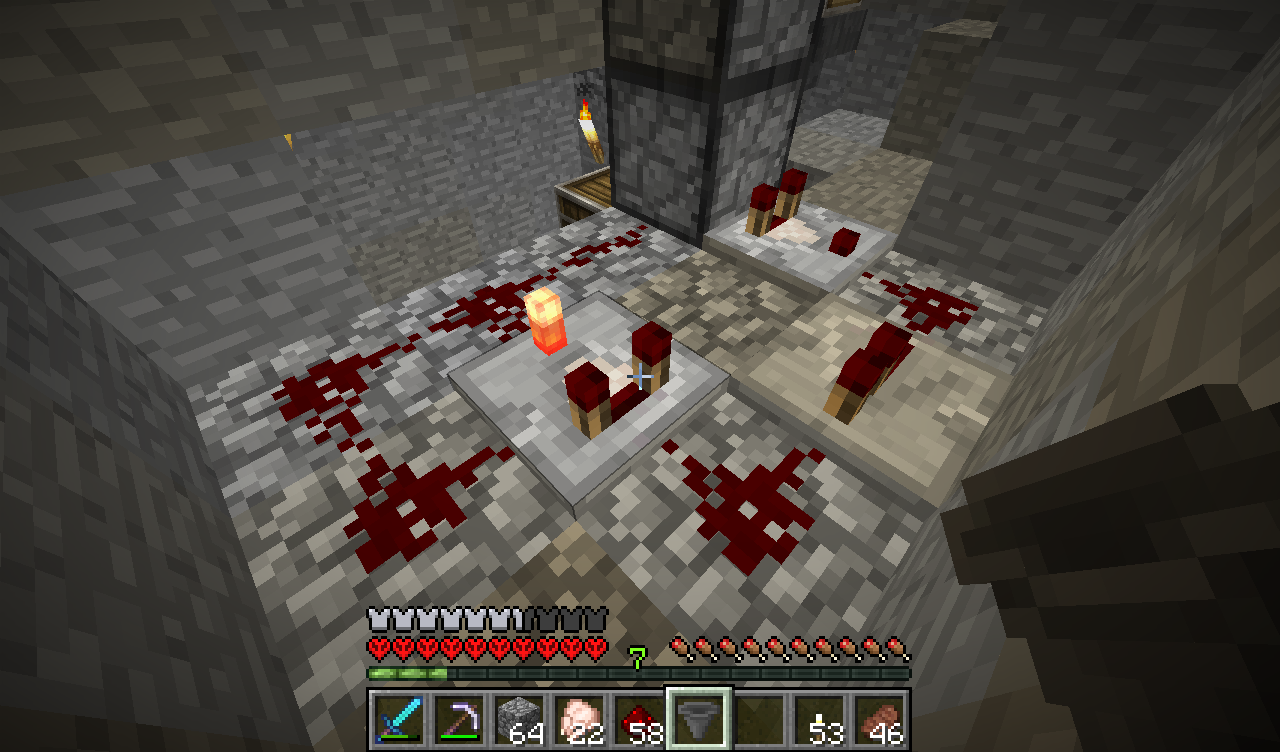Pick the redstone dust stack of 58
Image resolution: width=1280 pixels, height=752 pixels.
pos(639,718)
